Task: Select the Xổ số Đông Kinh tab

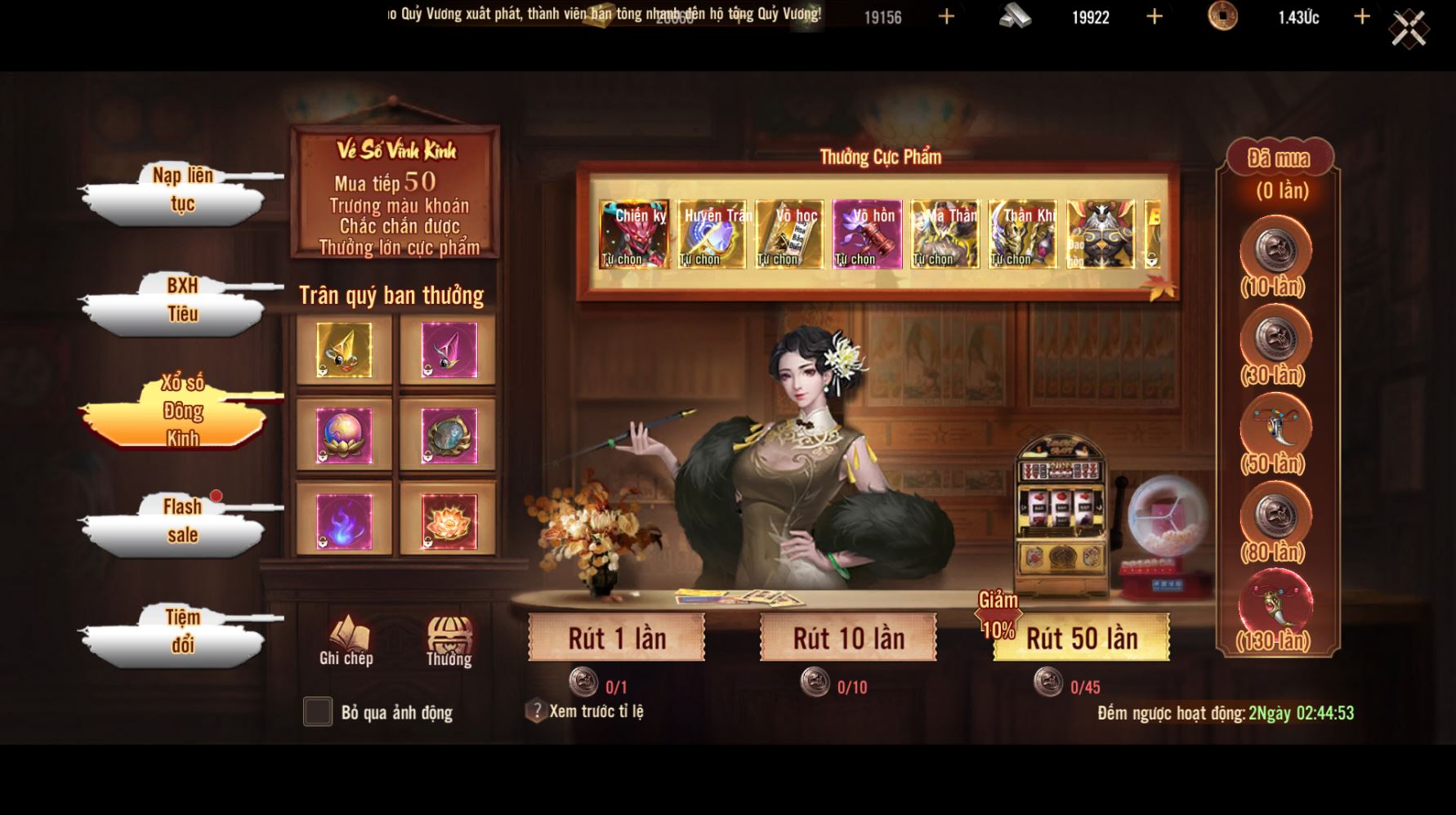Action: point(181,411)
